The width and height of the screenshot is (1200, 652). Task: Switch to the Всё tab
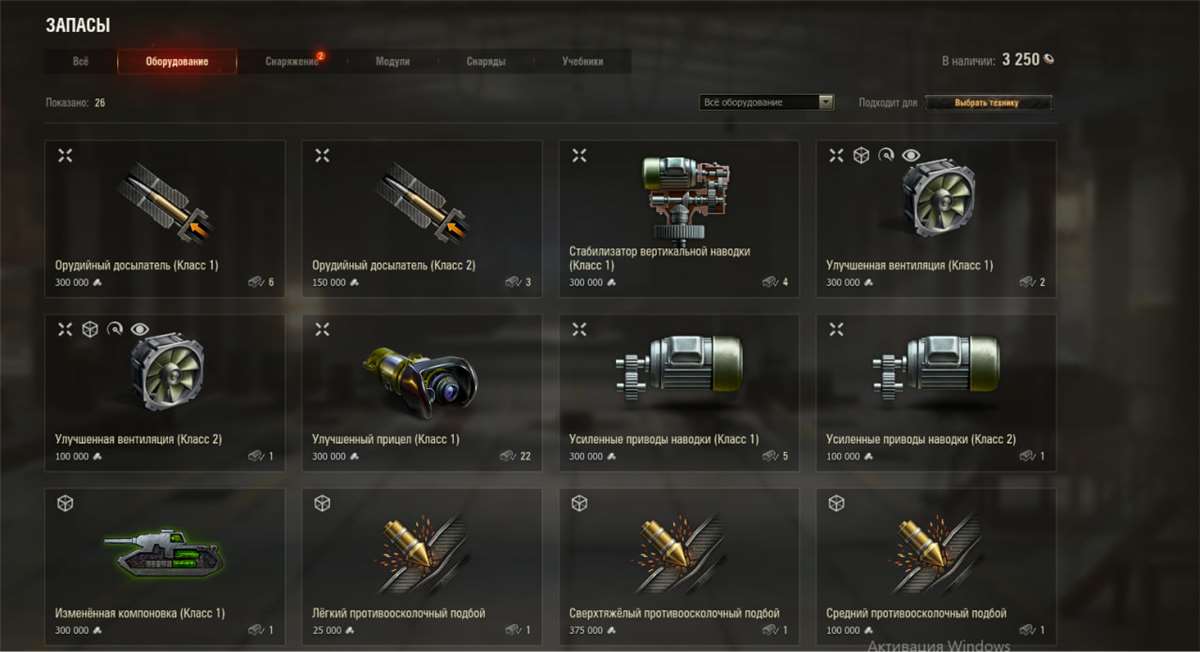pos(81,62)
